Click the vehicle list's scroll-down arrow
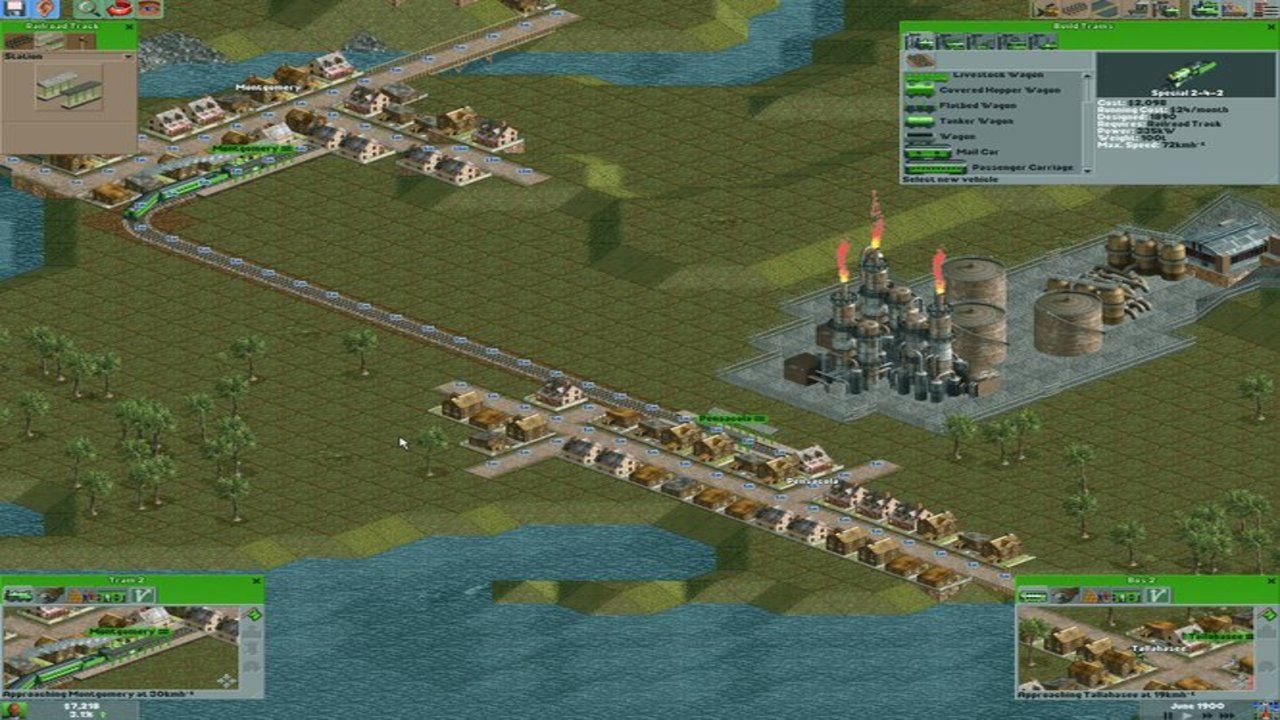 (1087, 169)
